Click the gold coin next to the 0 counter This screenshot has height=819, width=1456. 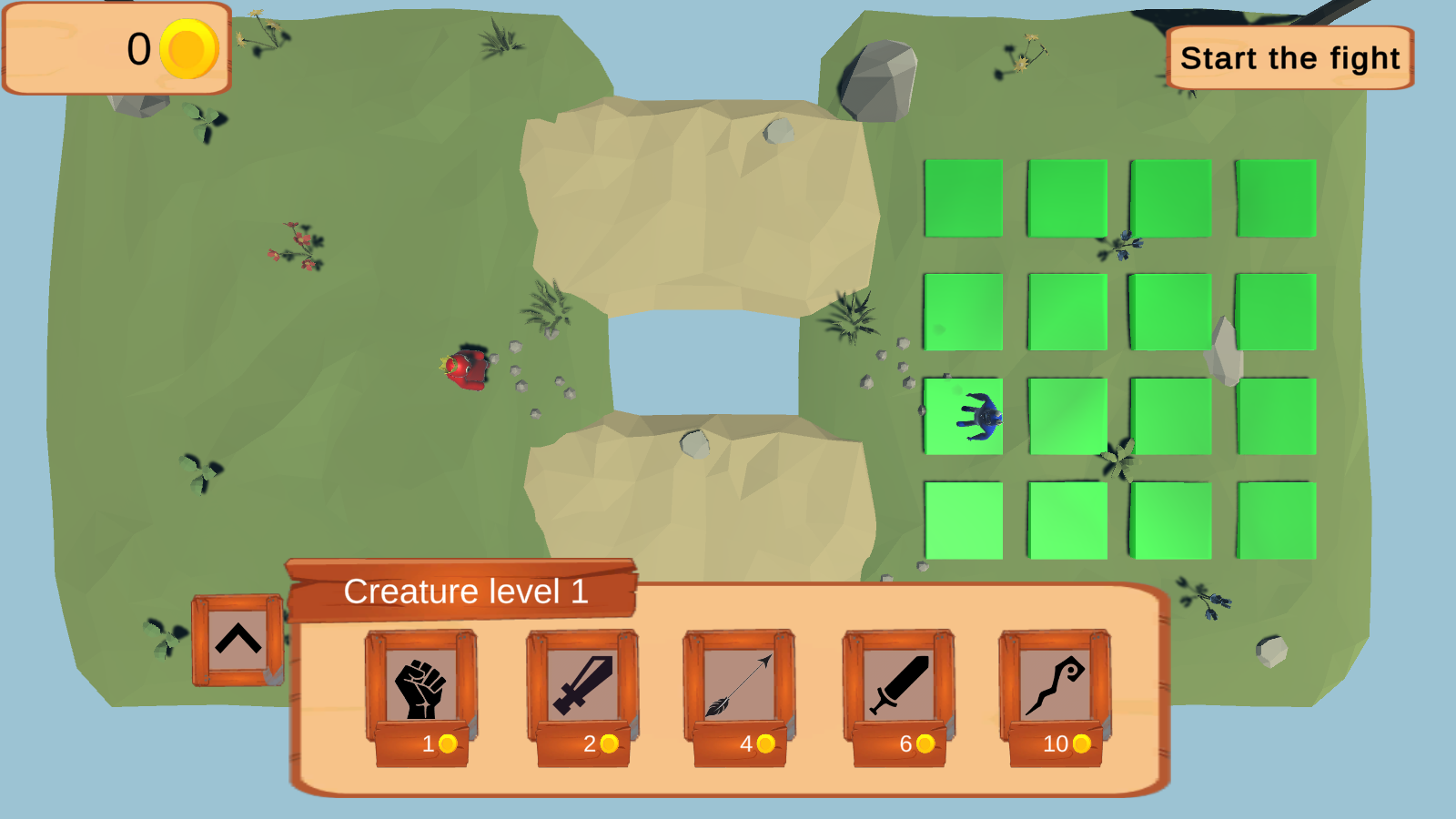187,49
